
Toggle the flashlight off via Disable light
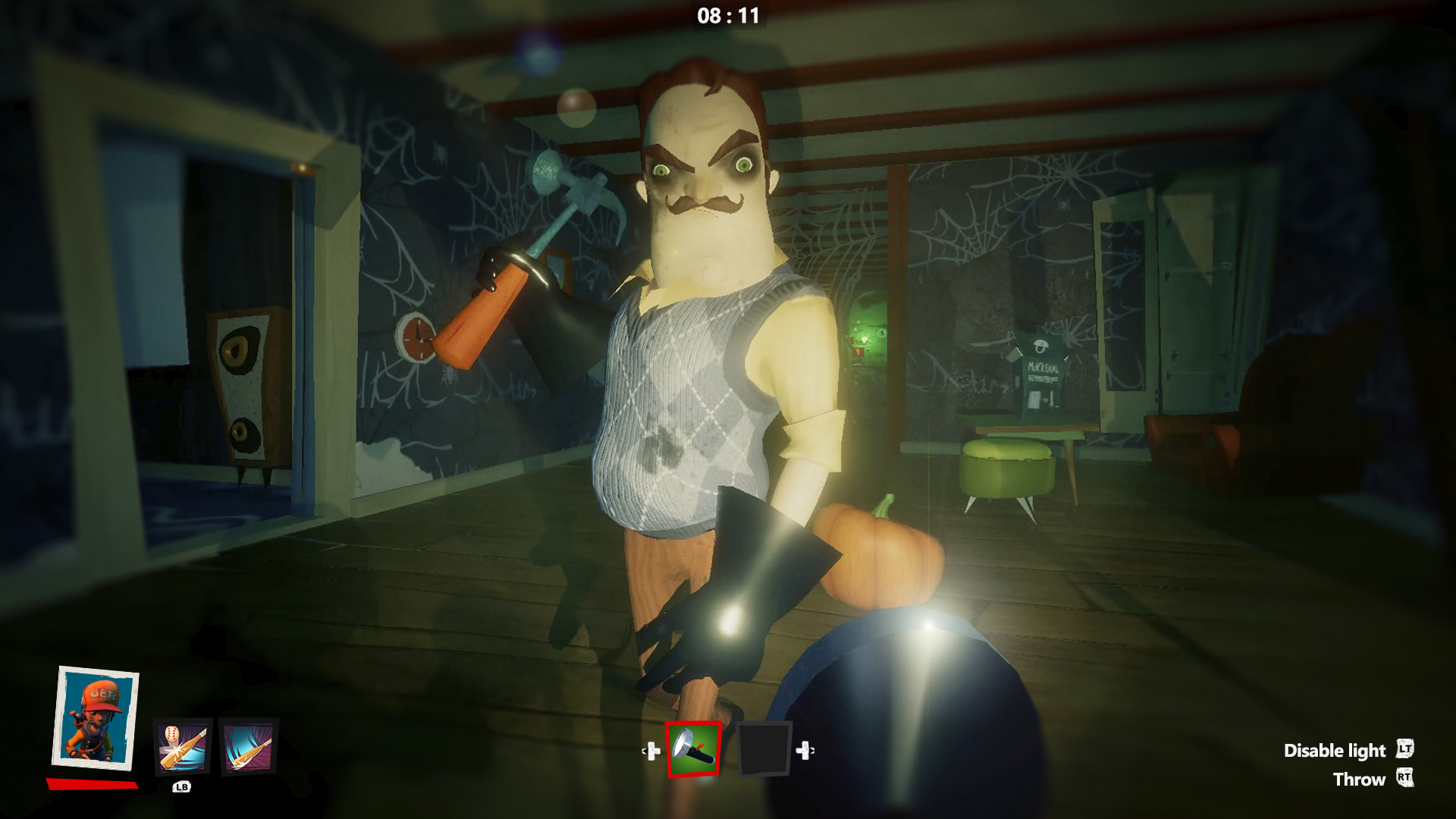tap(1335, 751)
